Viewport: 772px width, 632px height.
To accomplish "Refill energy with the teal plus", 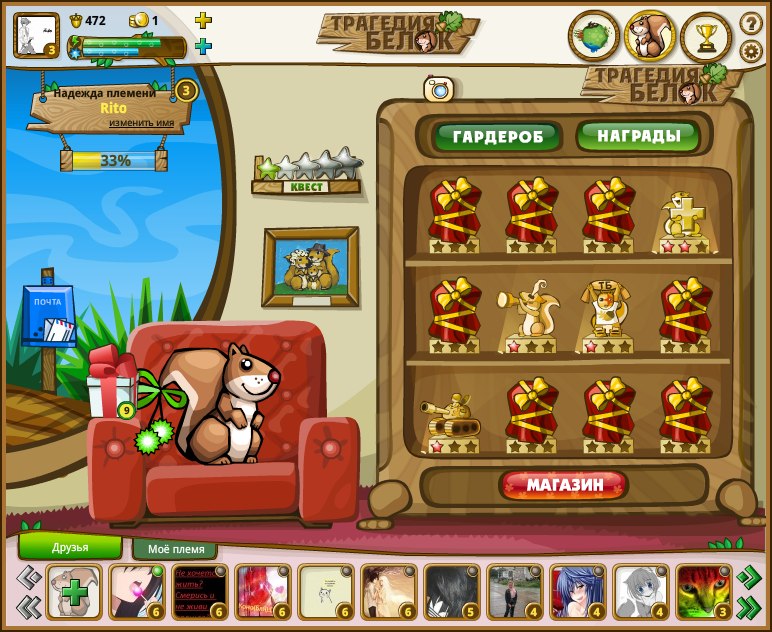I will coord(203,46).
